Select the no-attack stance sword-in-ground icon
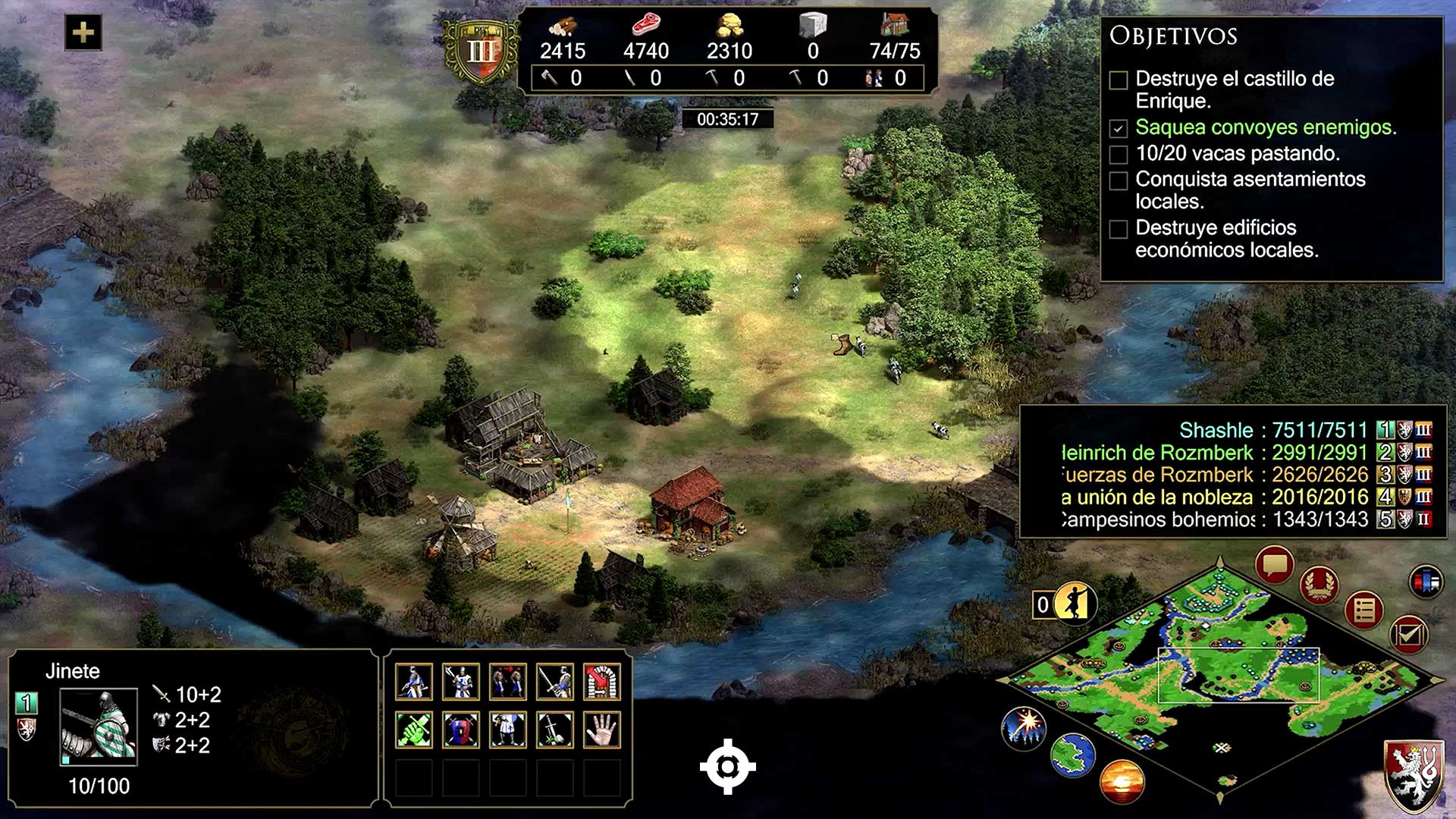The width and height of the screenshot is (1456, 819). coord(555,730)
